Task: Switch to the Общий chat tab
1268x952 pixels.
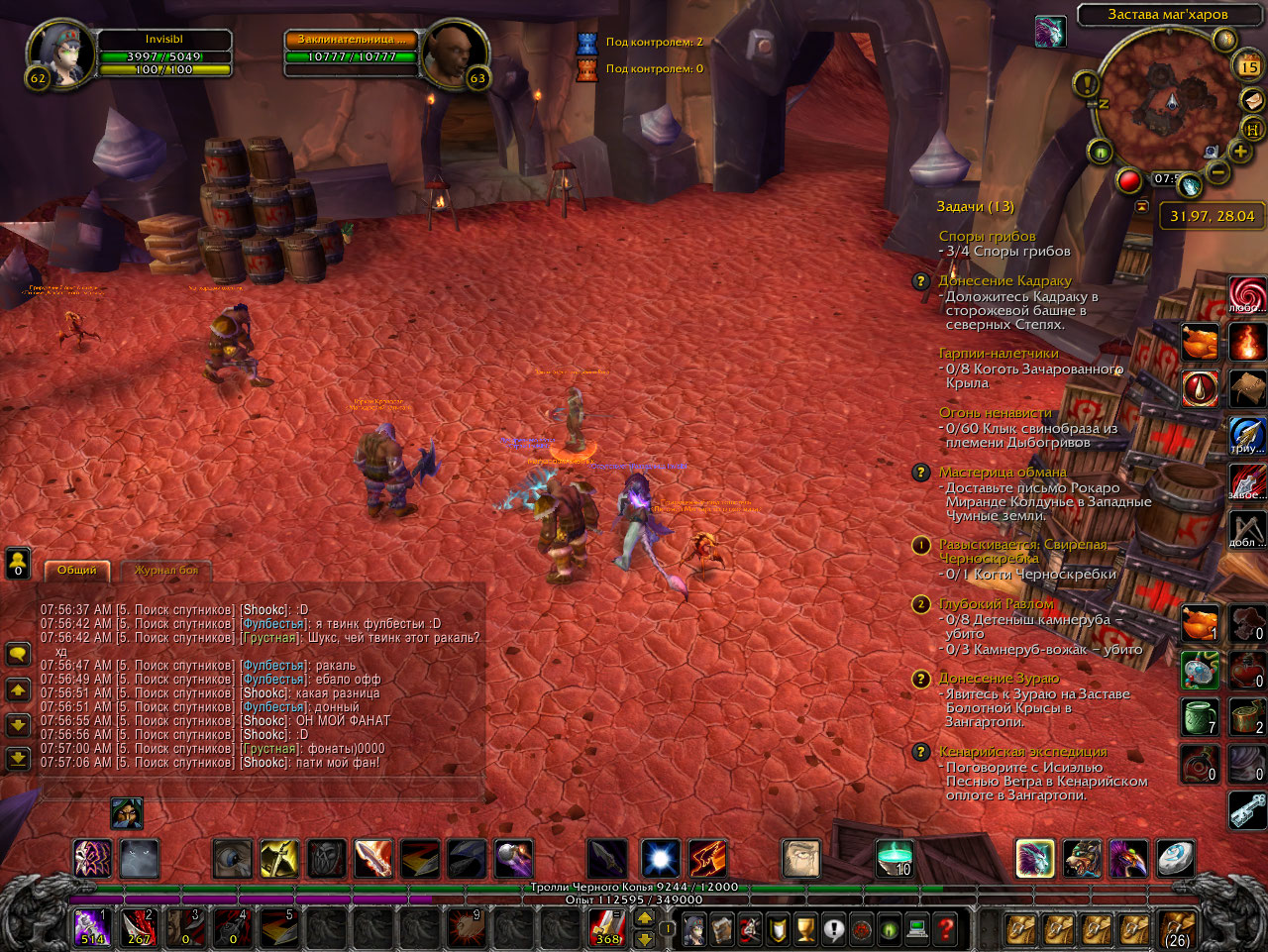Action: (76, 570)
